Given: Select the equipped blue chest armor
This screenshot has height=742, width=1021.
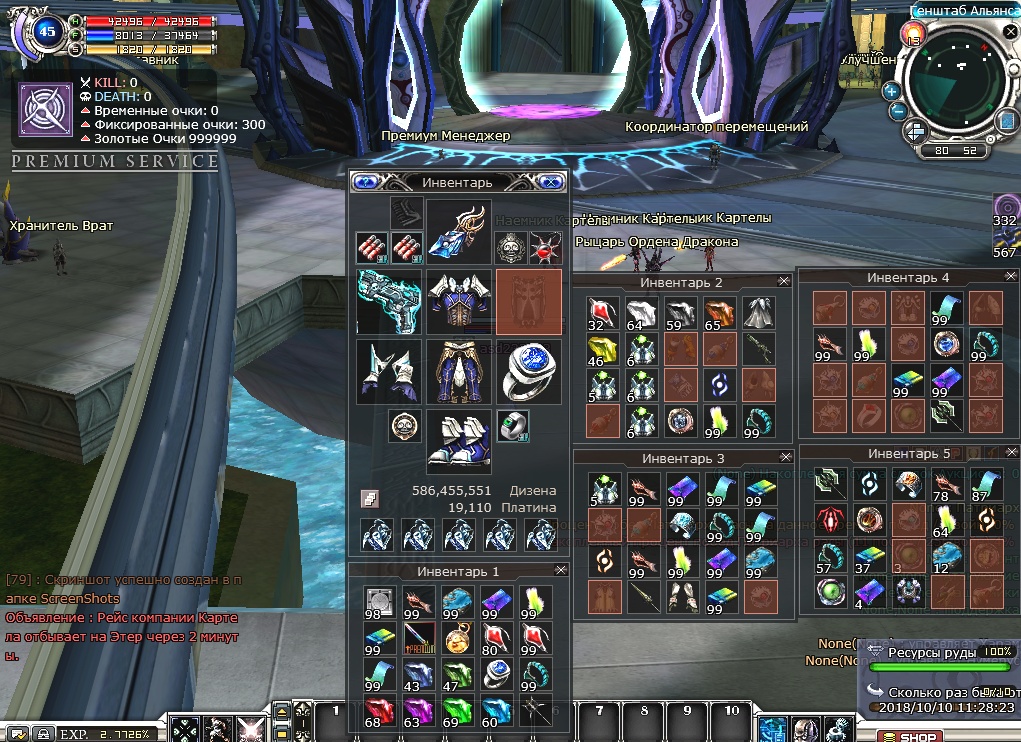Looking at the screenshot, I should point(458,302).
